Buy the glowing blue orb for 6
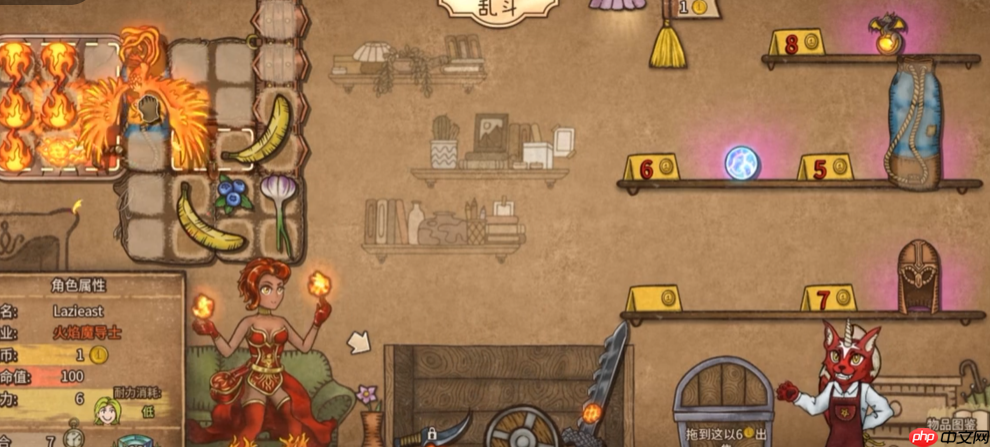 [743, 163]
